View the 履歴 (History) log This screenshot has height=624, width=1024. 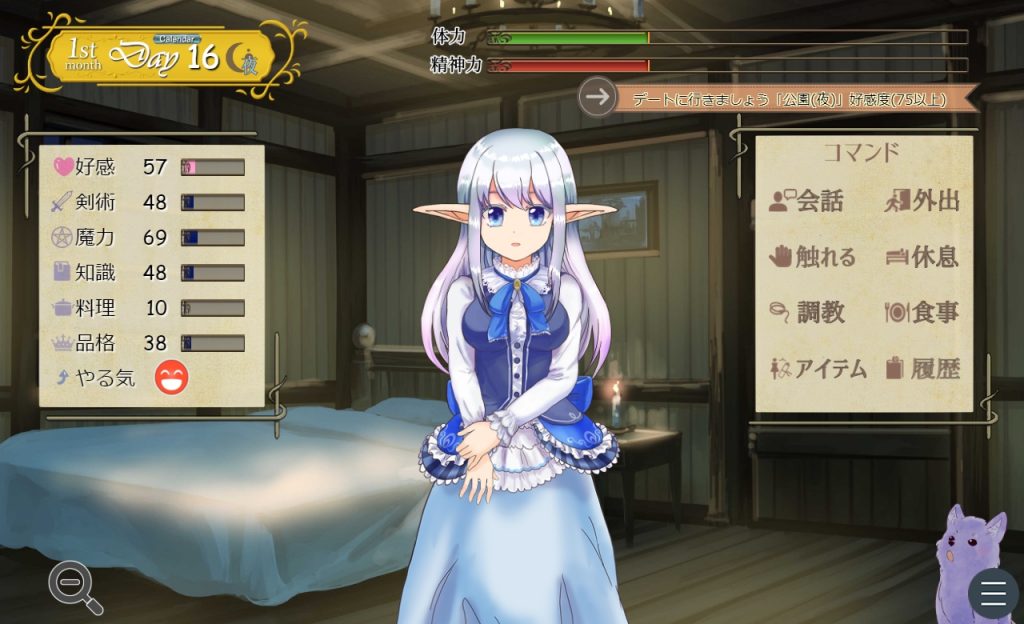point(922,368)
